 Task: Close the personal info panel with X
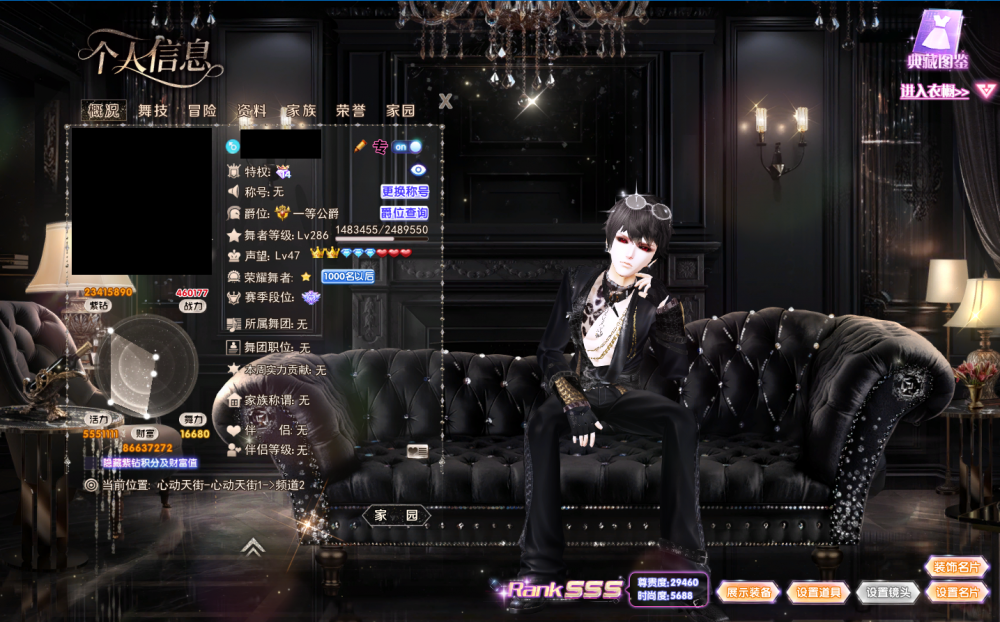click(446, 100)
